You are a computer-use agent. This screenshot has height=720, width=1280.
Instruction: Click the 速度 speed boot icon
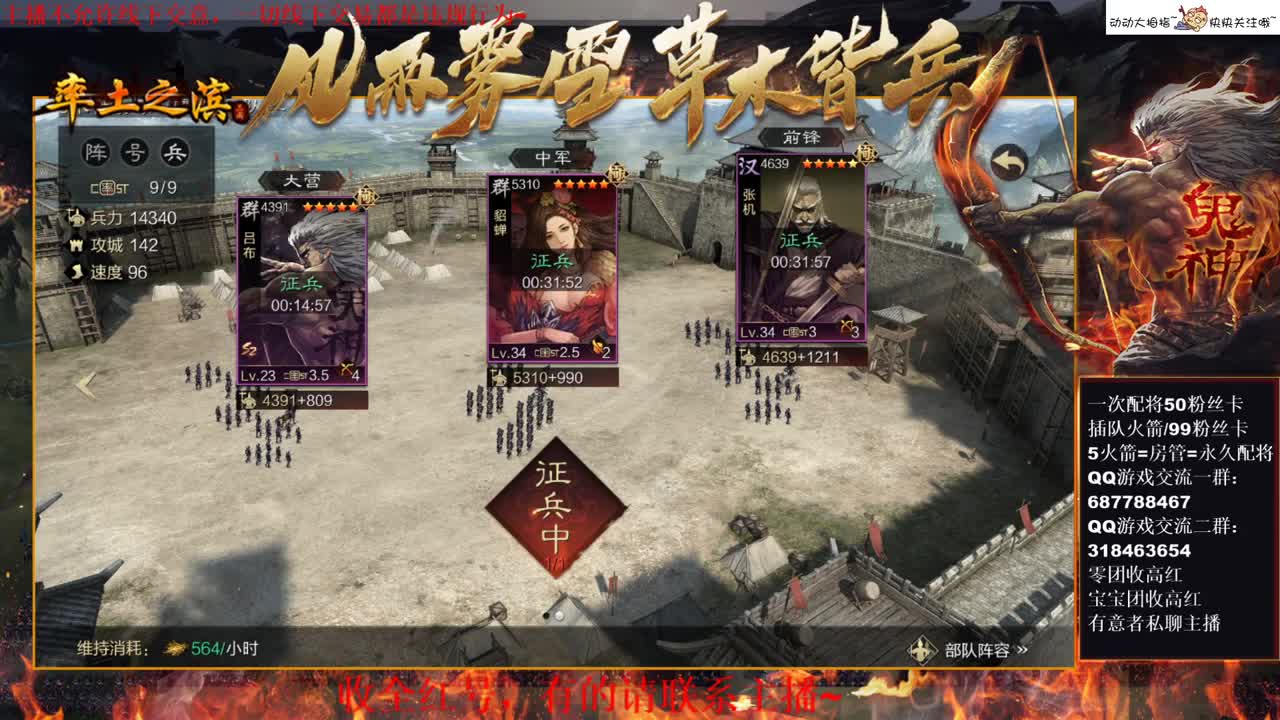(76, 270)
